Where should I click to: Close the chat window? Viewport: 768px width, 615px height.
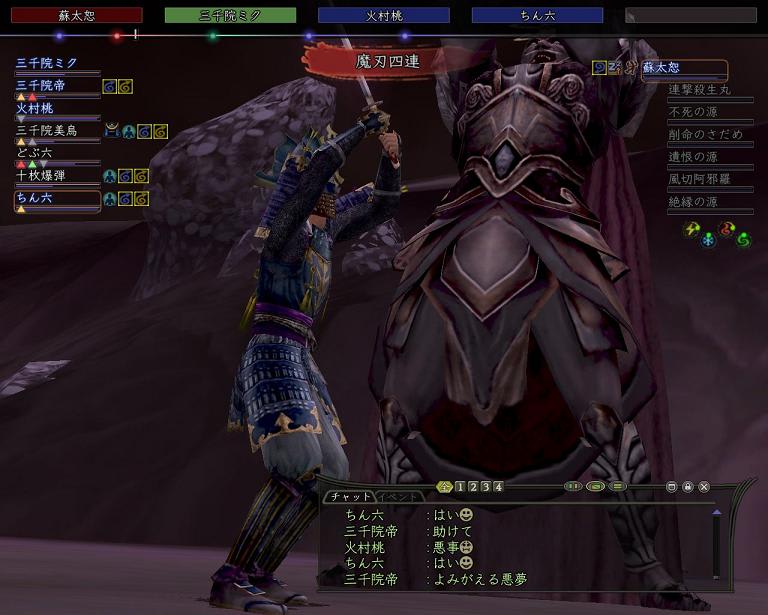click(x=704, y=487)
